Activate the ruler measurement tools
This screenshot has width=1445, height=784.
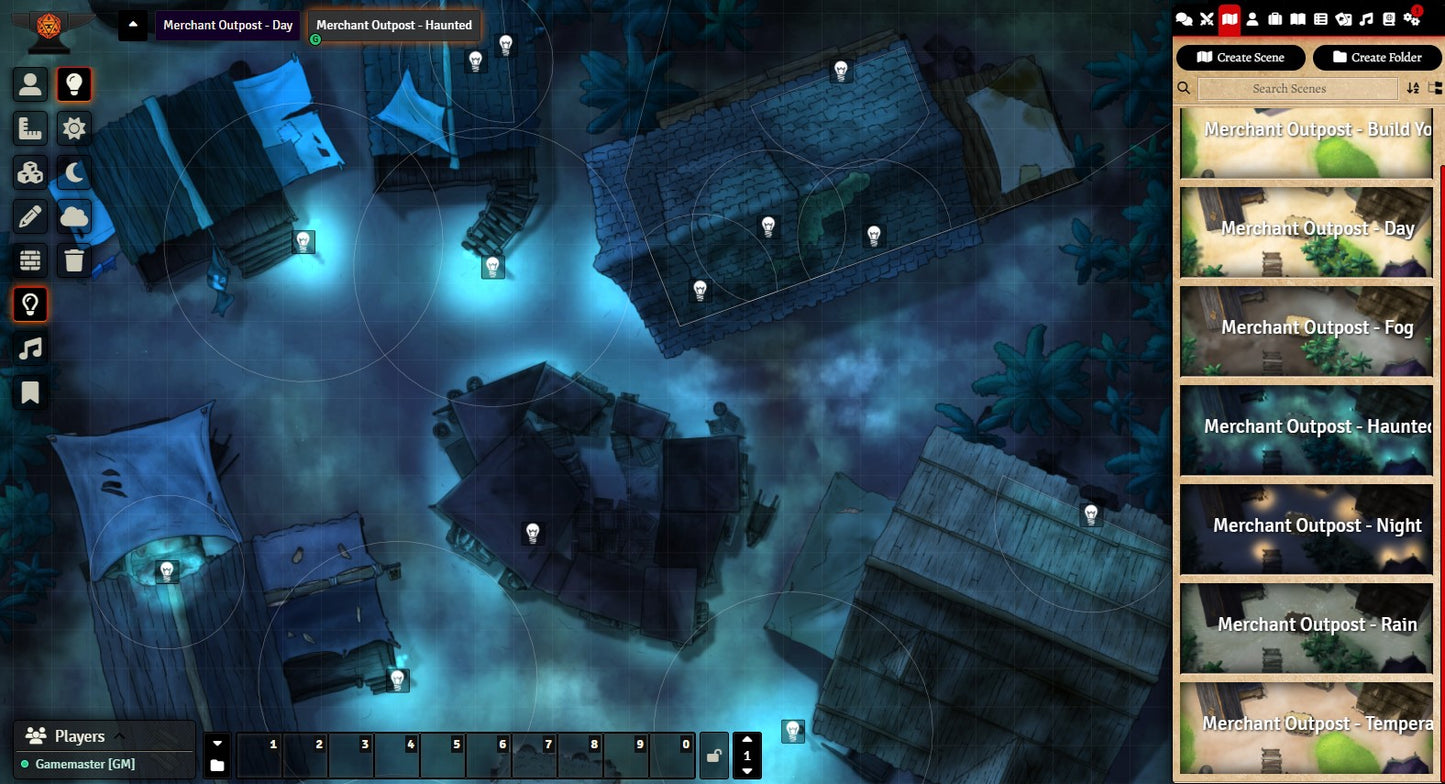point(30,128)
